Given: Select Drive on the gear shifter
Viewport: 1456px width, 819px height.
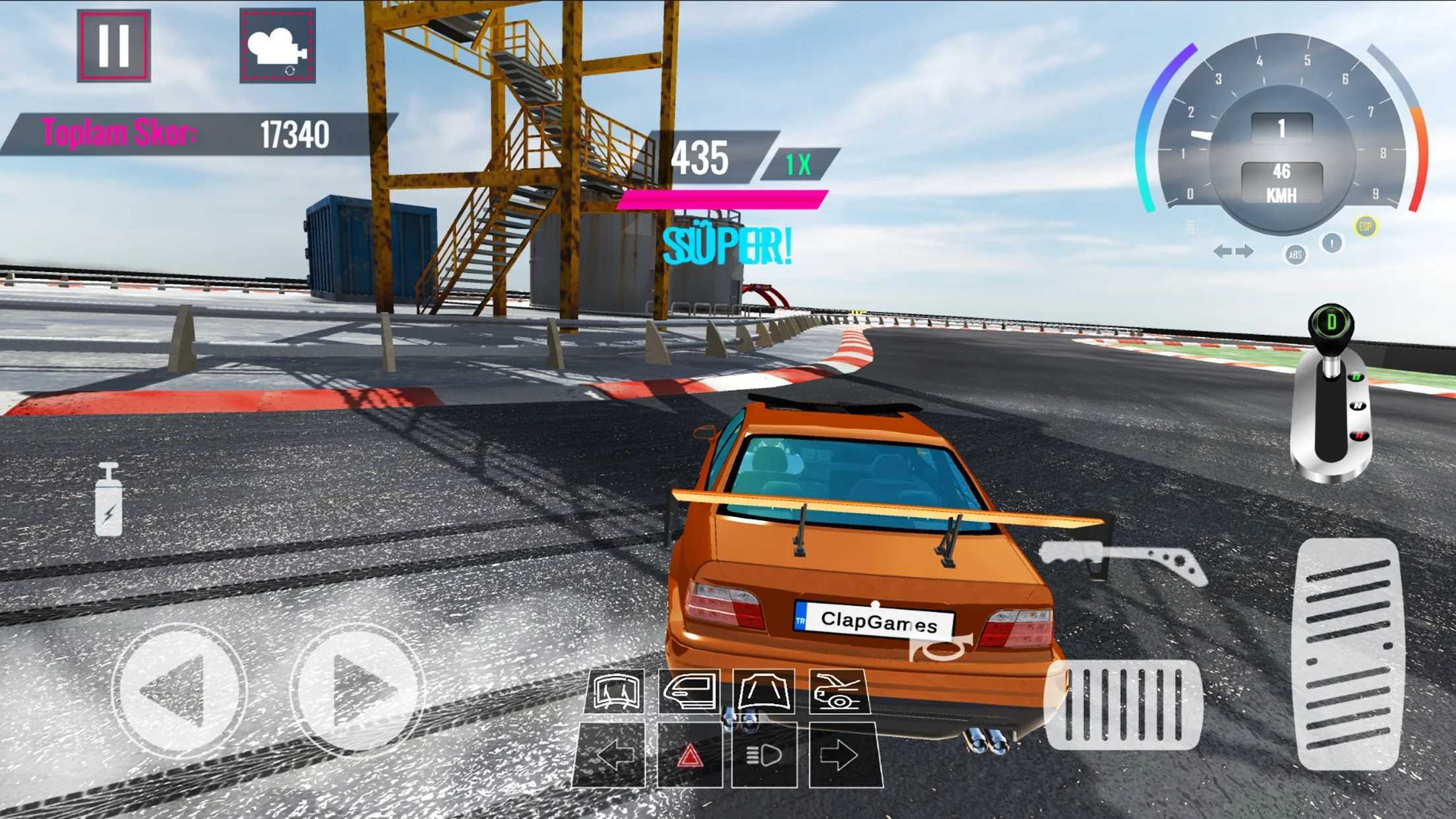Looking at the screenshot, I should 1357,377.
